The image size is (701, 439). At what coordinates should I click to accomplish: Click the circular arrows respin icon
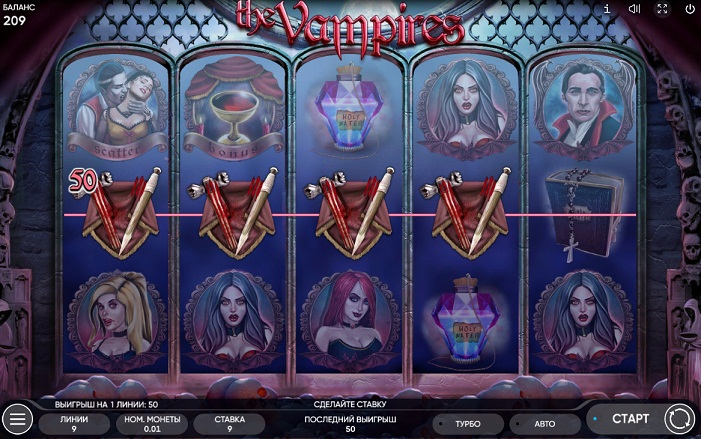678,418
